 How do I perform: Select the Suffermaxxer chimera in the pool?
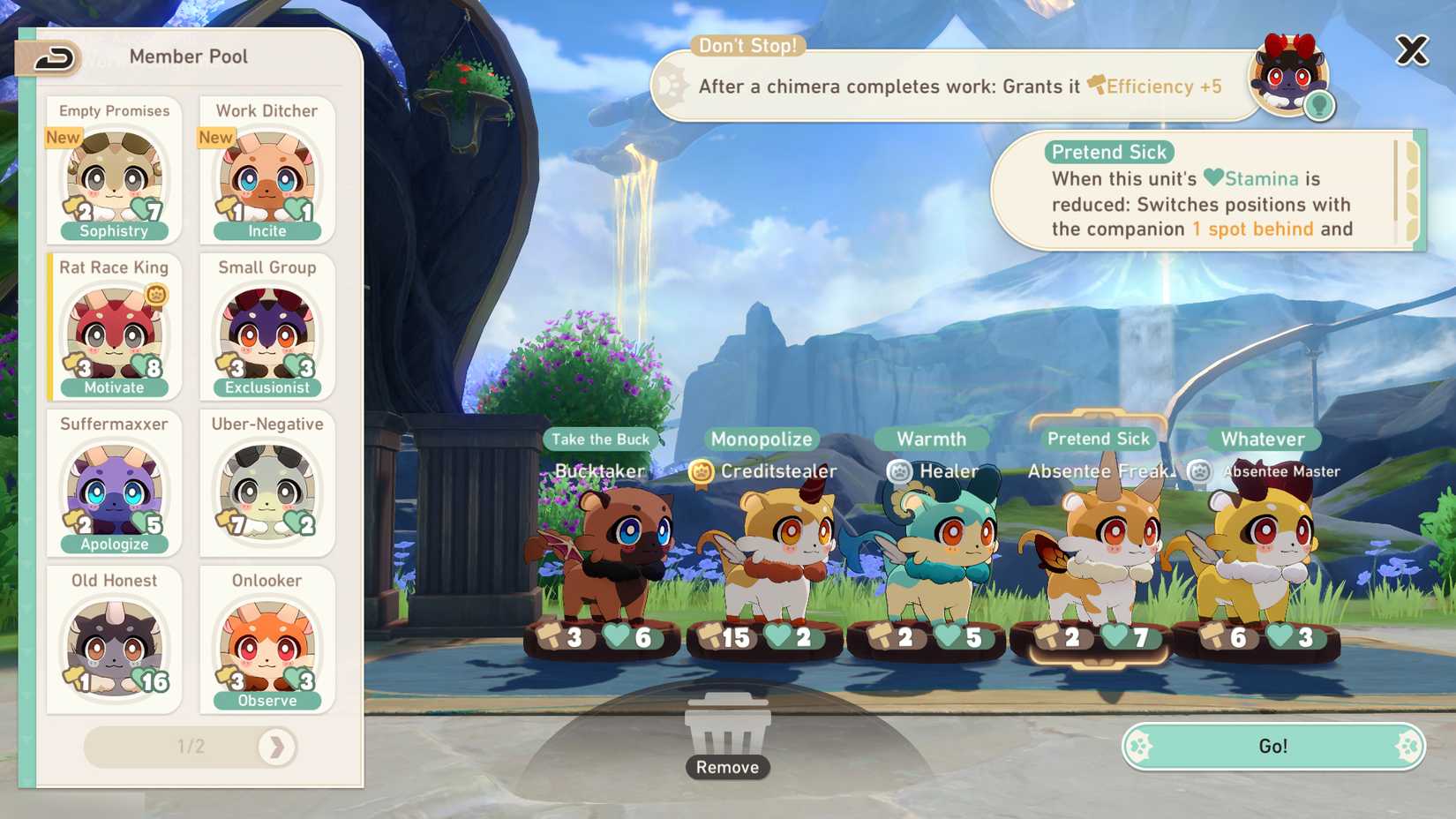(114, 484)
